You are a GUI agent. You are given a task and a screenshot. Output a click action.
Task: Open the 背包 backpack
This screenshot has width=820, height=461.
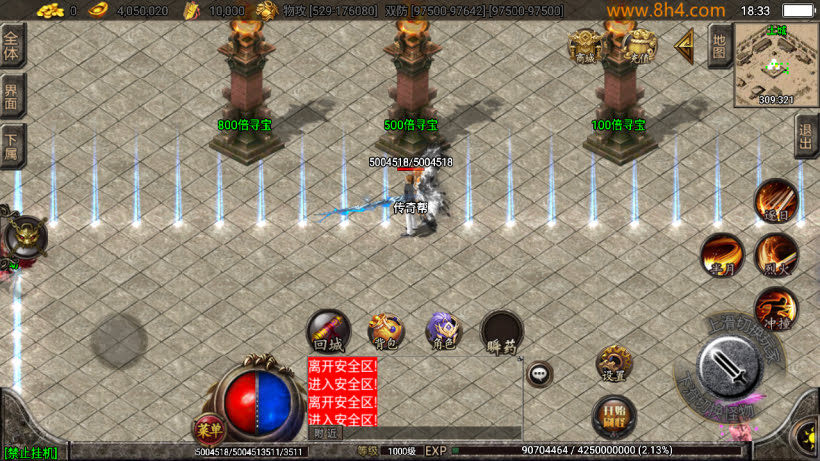[x=385, y=332]
